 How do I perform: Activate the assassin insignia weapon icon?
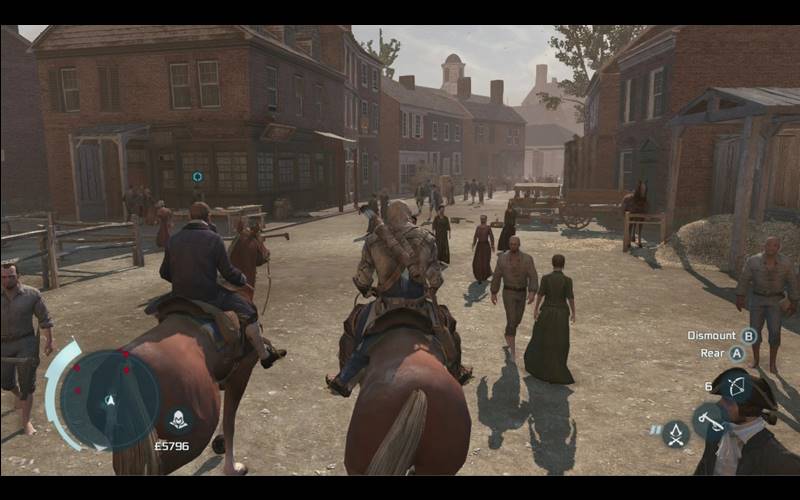coord(676,433)
